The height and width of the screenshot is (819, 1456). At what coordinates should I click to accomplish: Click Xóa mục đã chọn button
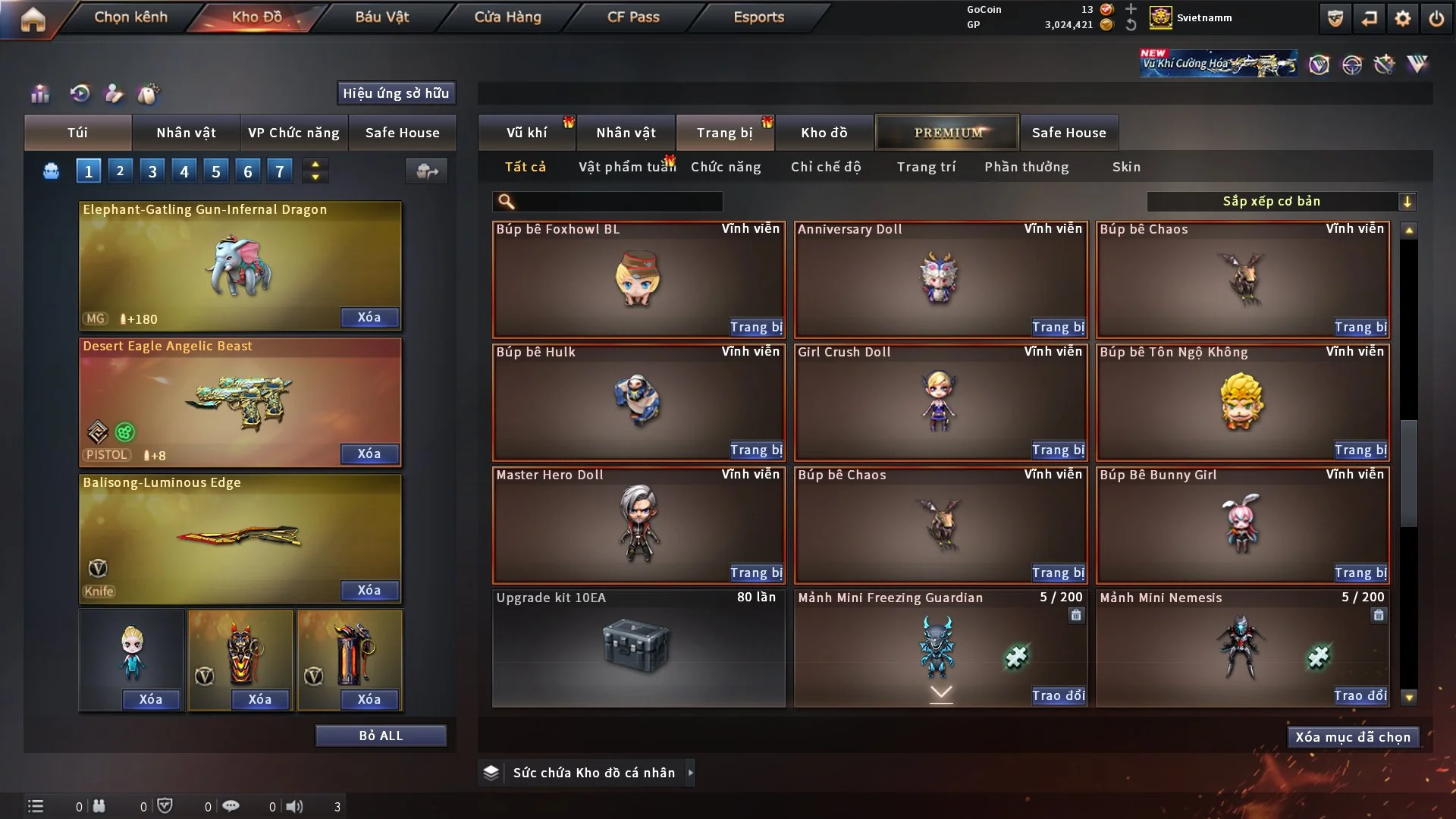(x=1353, y=737)
